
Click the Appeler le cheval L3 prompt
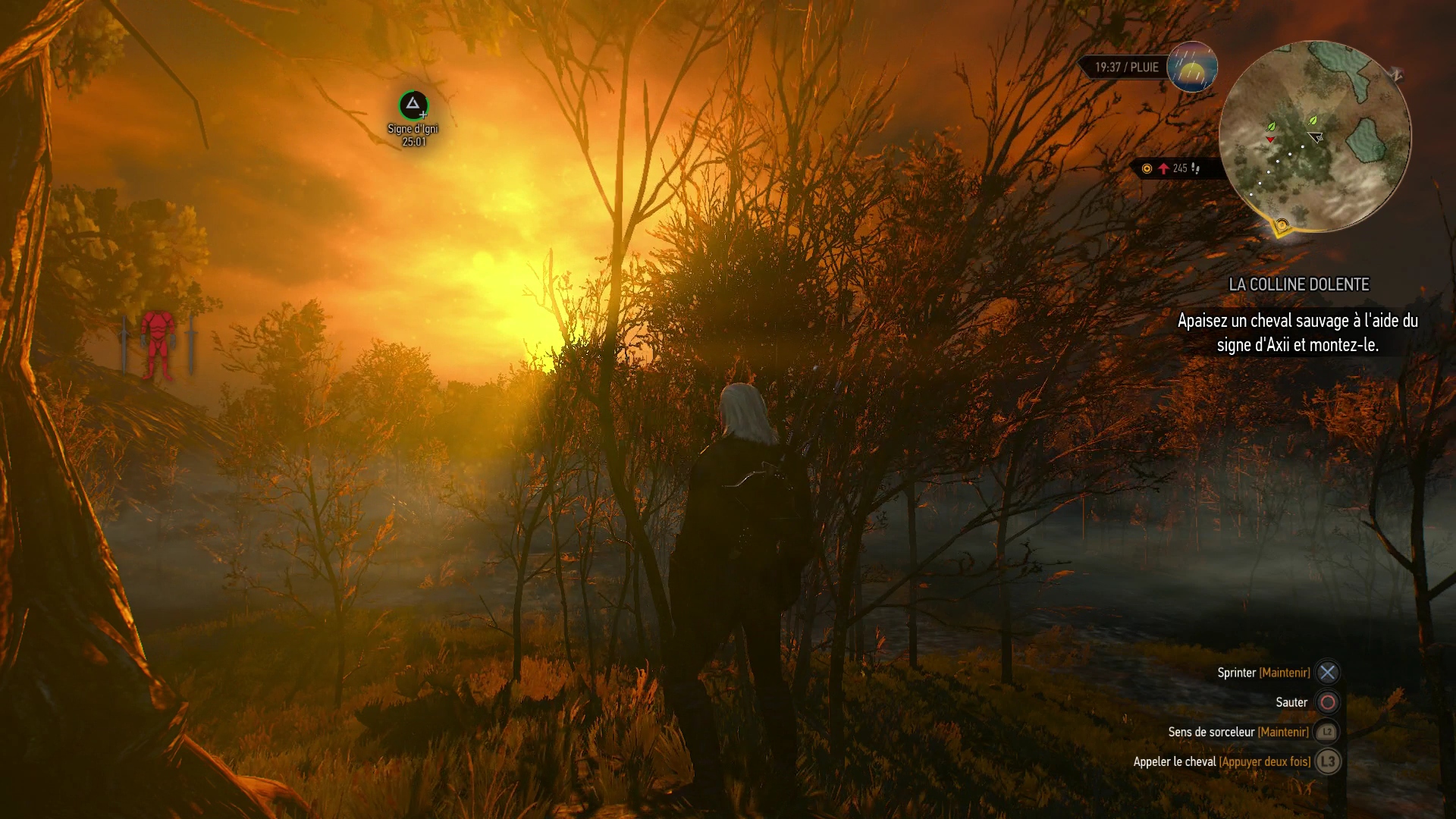[x=1326, y=761]
